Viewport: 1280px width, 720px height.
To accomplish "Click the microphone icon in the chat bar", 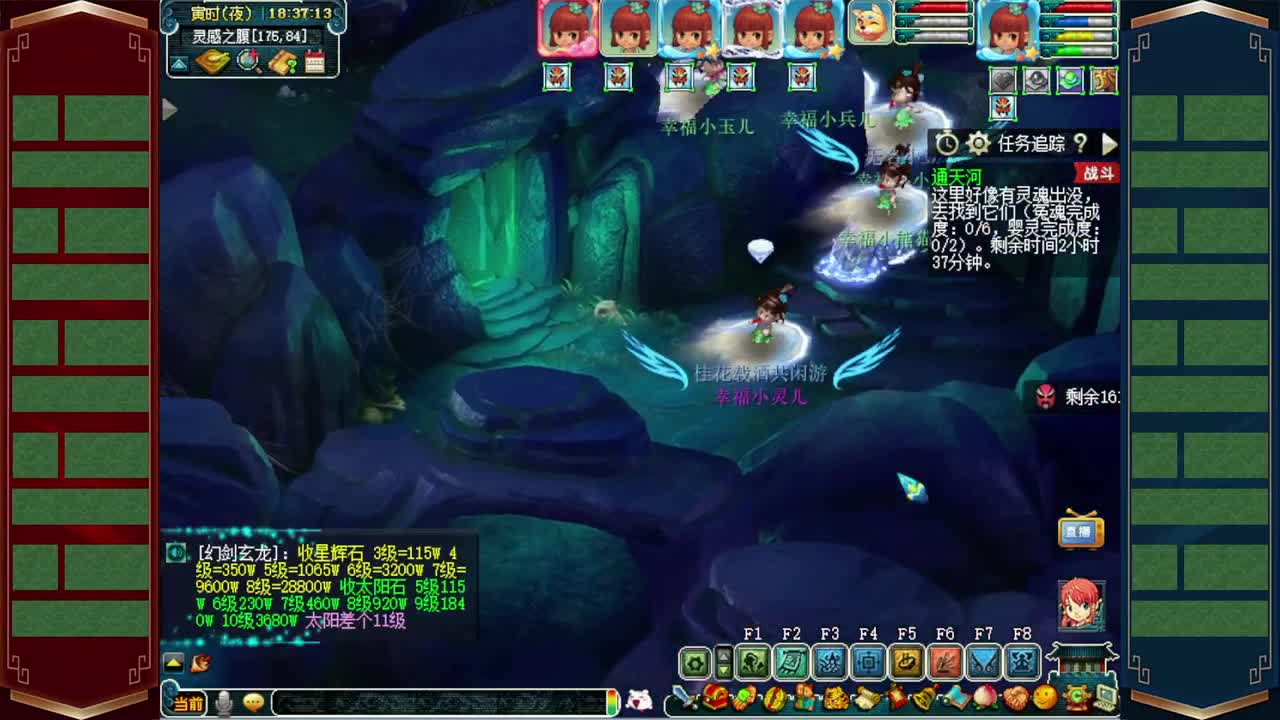I will 223,702.
